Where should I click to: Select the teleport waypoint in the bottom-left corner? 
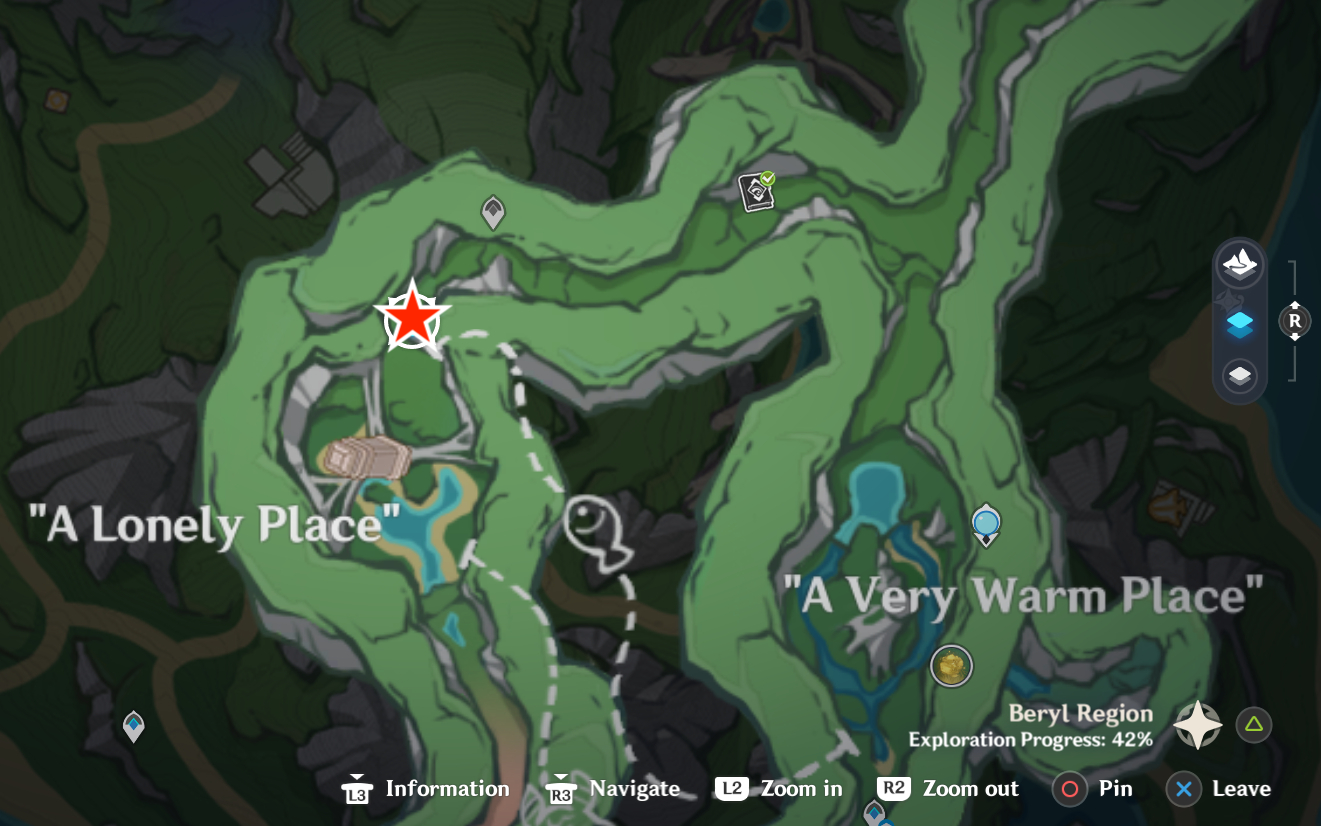[133, 727]
